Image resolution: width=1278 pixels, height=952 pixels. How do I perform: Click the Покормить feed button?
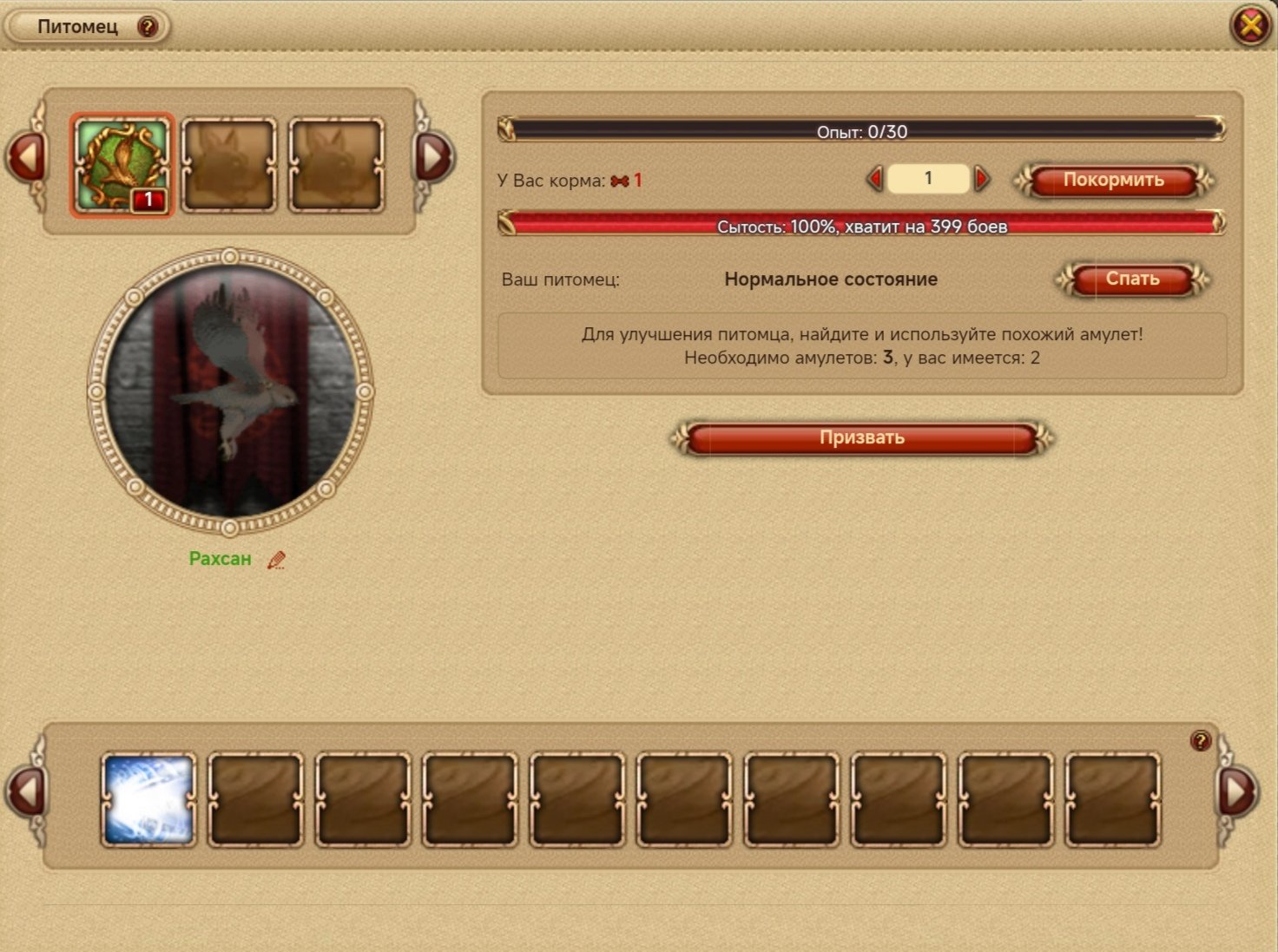(1113, 181)
